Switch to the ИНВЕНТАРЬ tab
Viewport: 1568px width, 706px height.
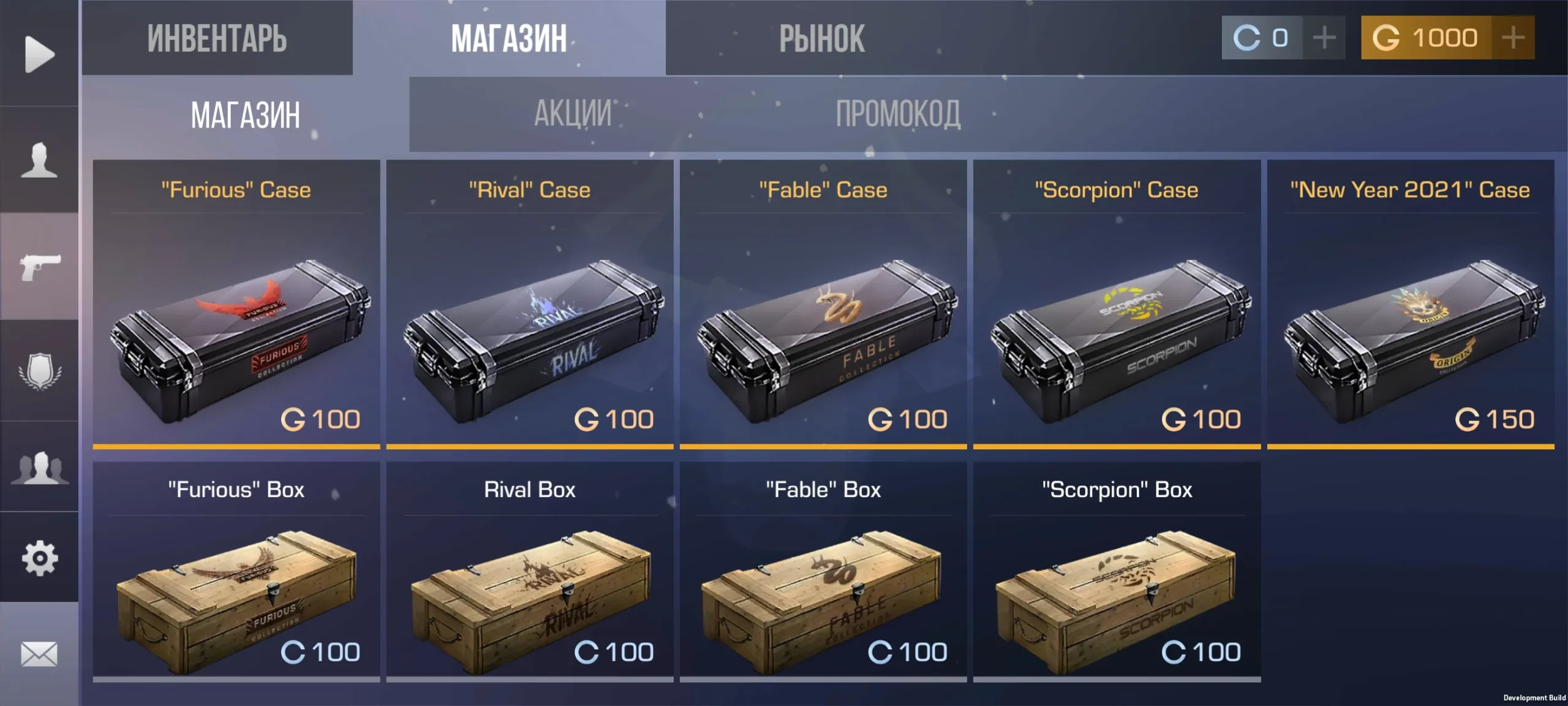pos(218,38)
